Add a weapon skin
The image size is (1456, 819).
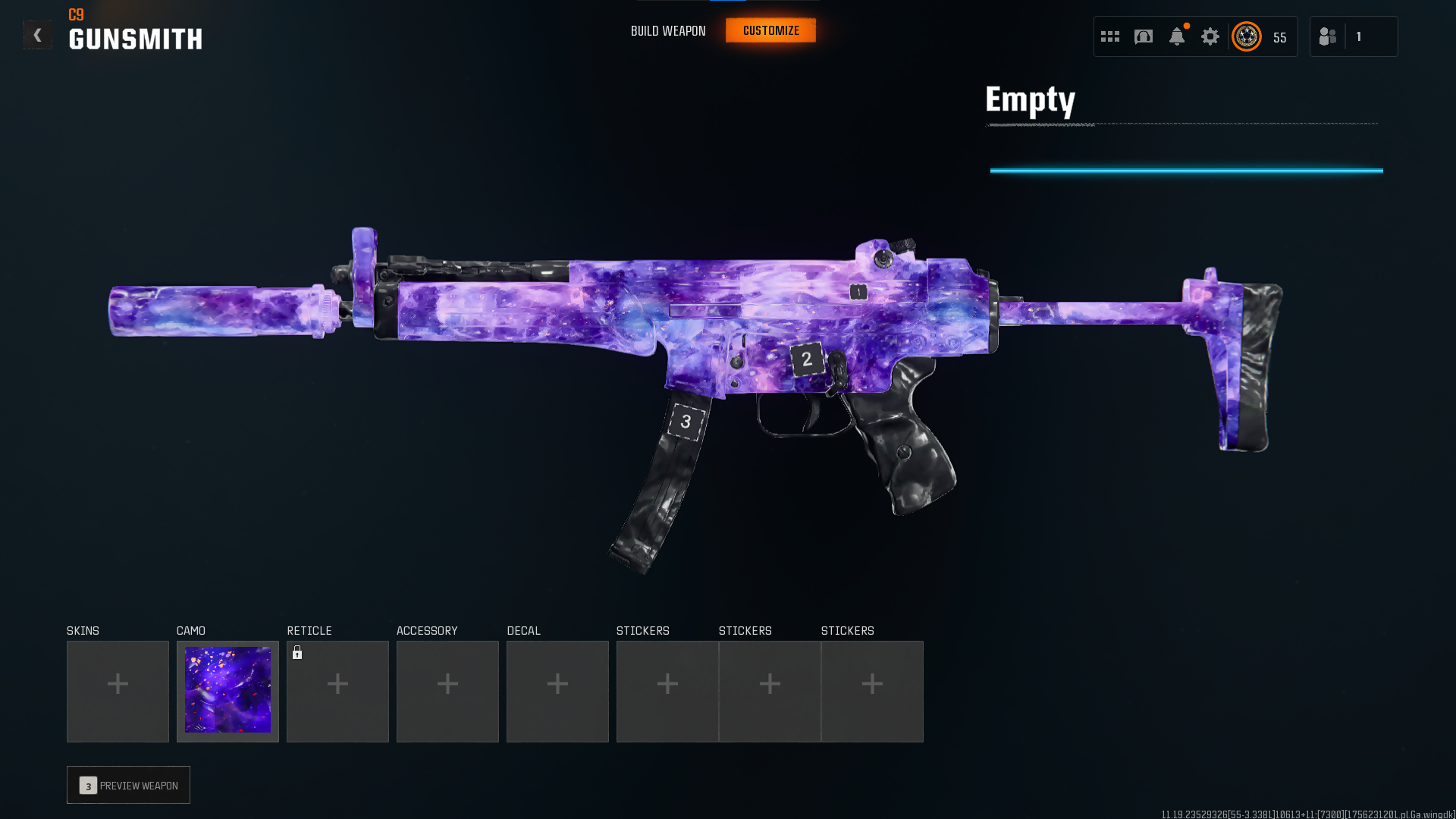[118, 691]
